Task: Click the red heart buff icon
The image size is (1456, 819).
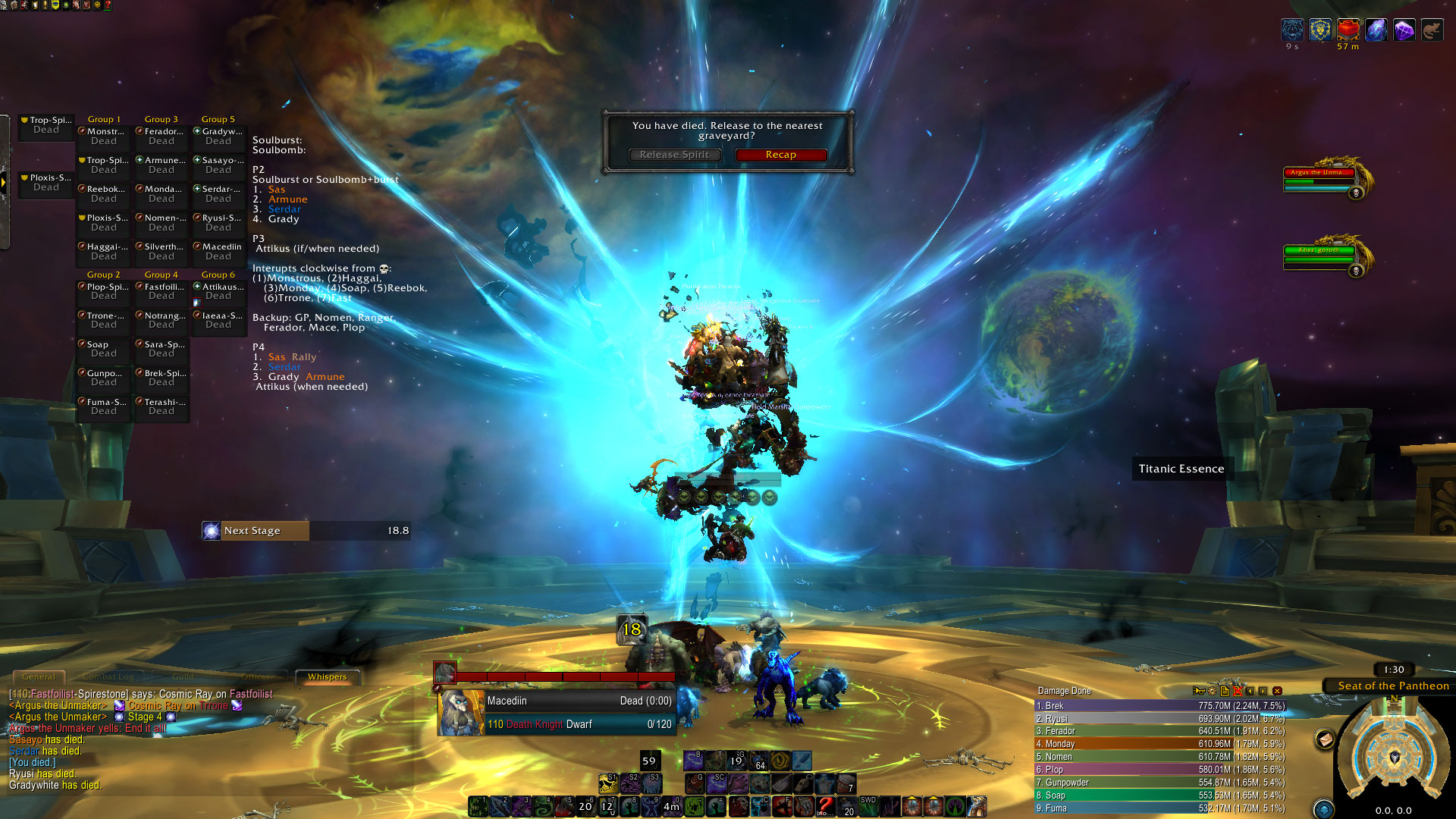Action: pos(1348,30)
